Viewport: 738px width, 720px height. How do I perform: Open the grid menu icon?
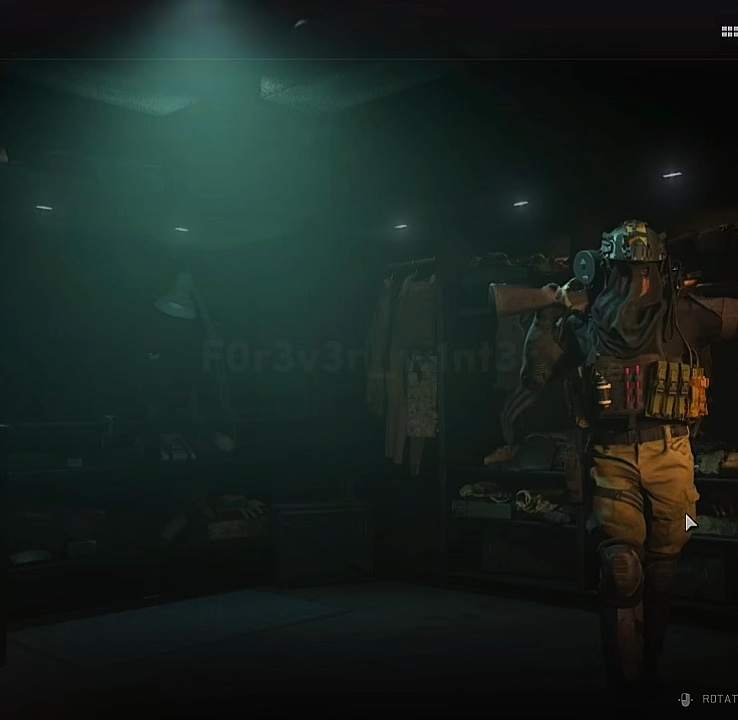tap(729, 32)
